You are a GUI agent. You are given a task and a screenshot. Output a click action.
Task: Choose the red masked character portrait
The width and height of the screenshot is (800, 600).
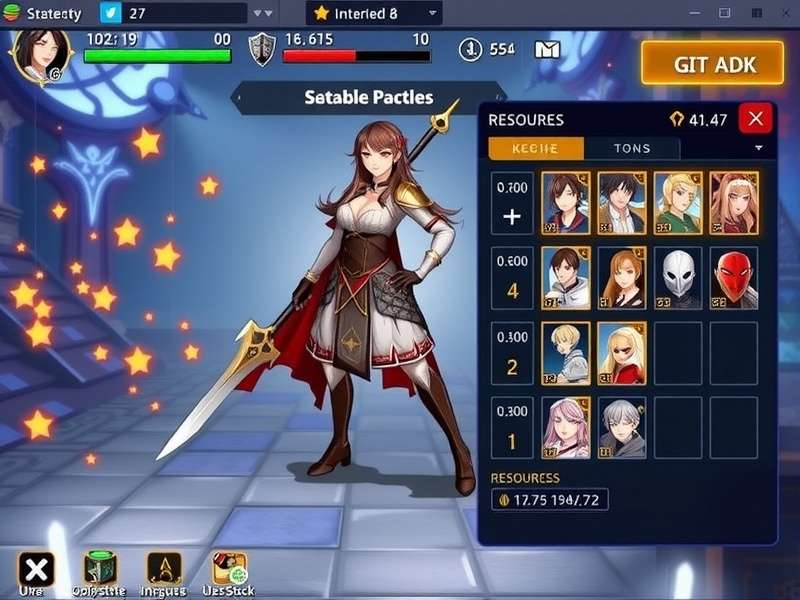tap(734, 278)
